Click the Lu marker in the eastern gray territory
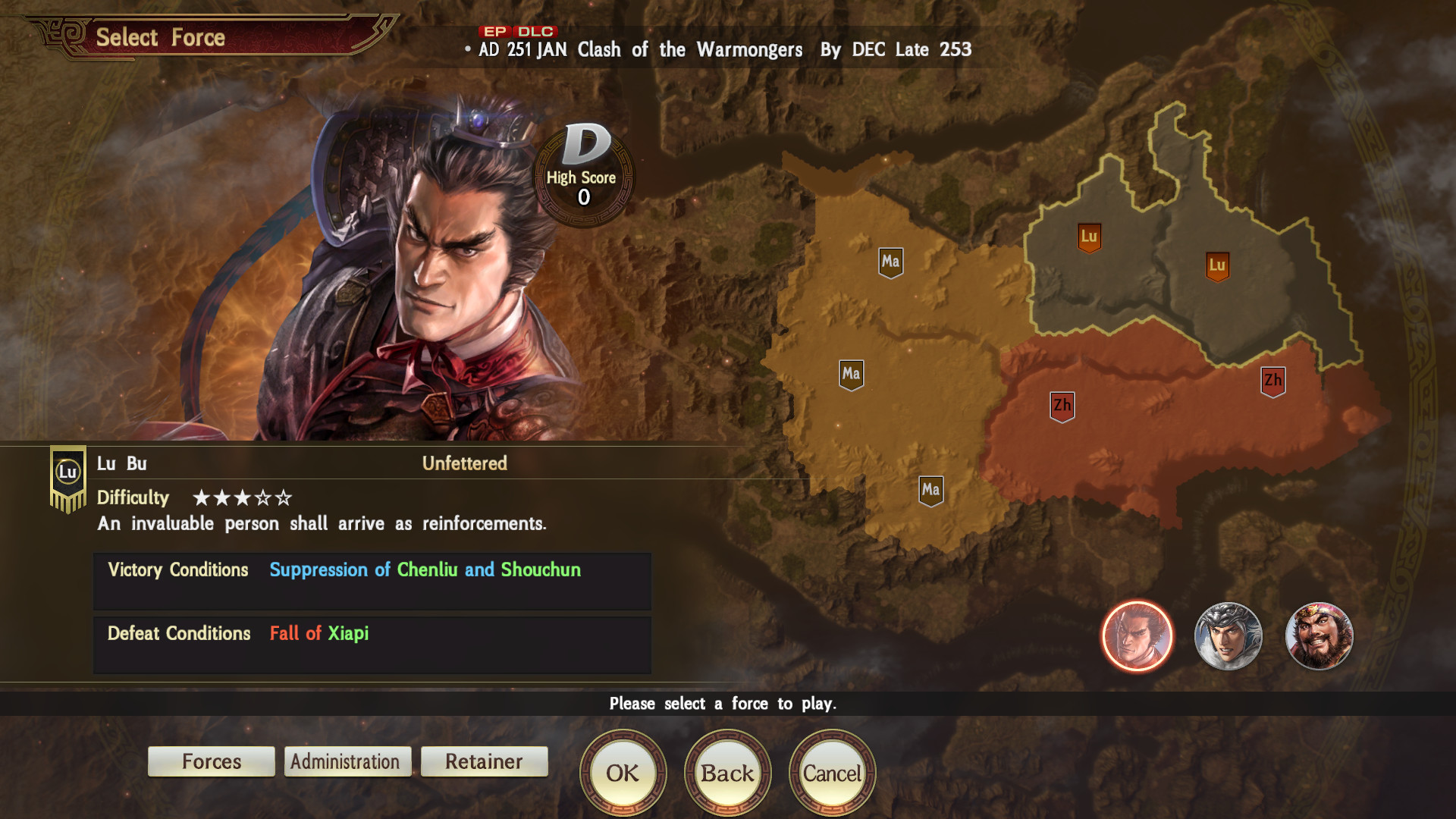 (1219, 265)
